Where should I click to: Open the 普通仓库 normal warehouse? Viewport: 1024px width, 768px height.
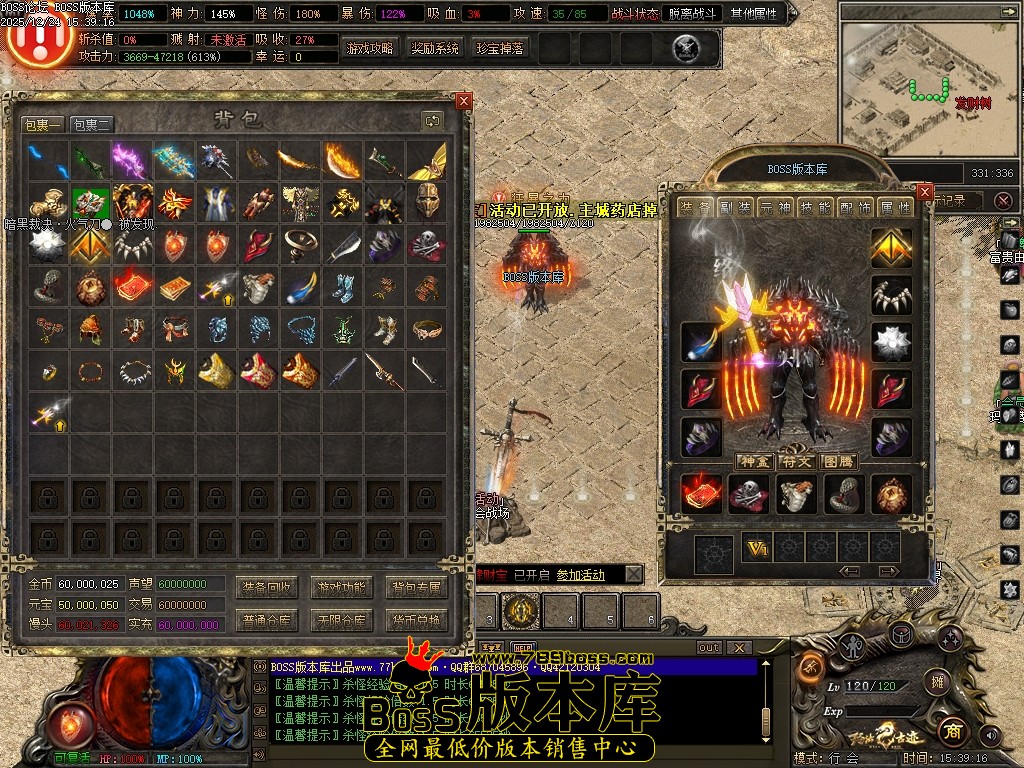click(266, 620)
